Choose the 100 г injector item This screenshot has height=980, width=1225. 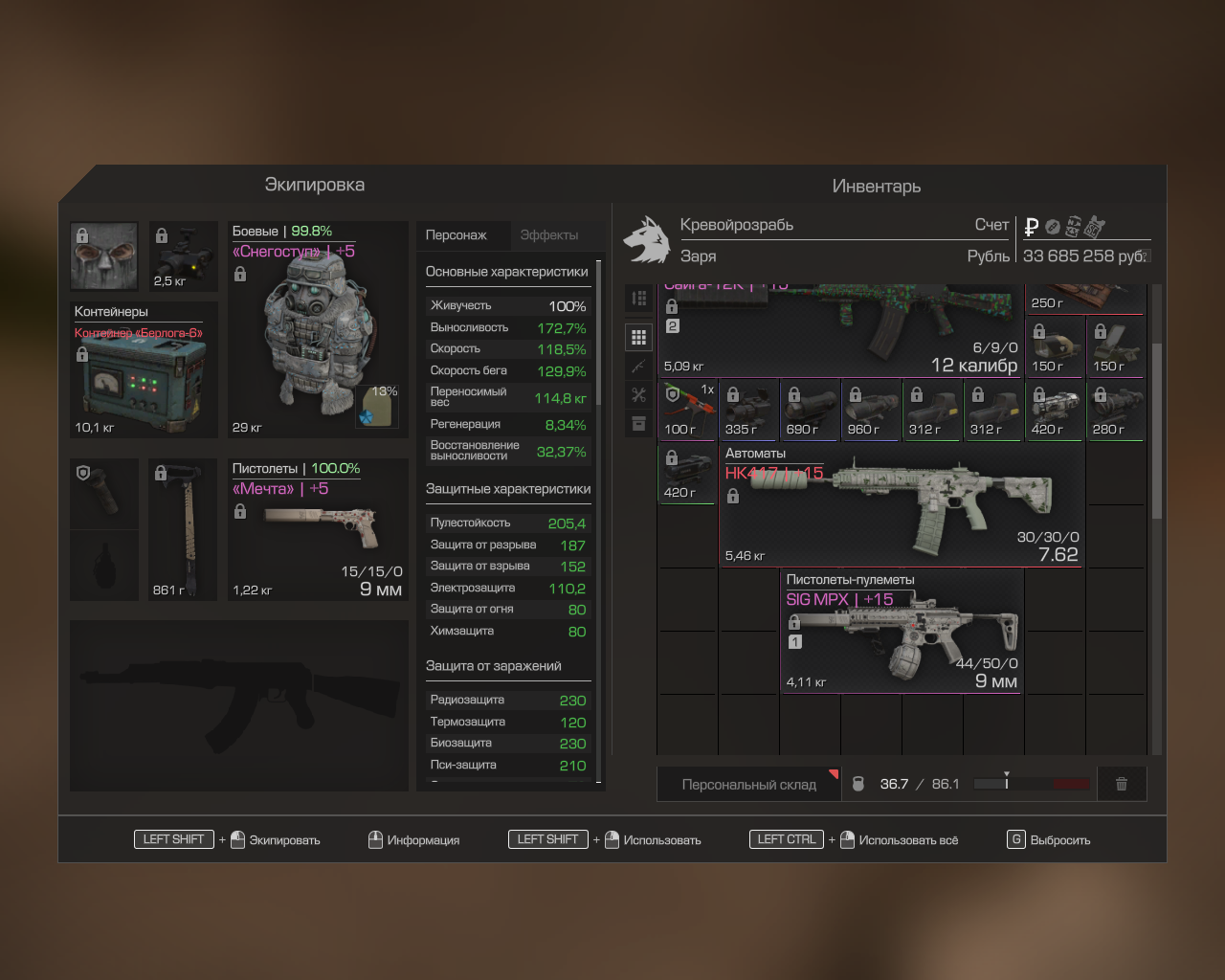click(687, 410)
